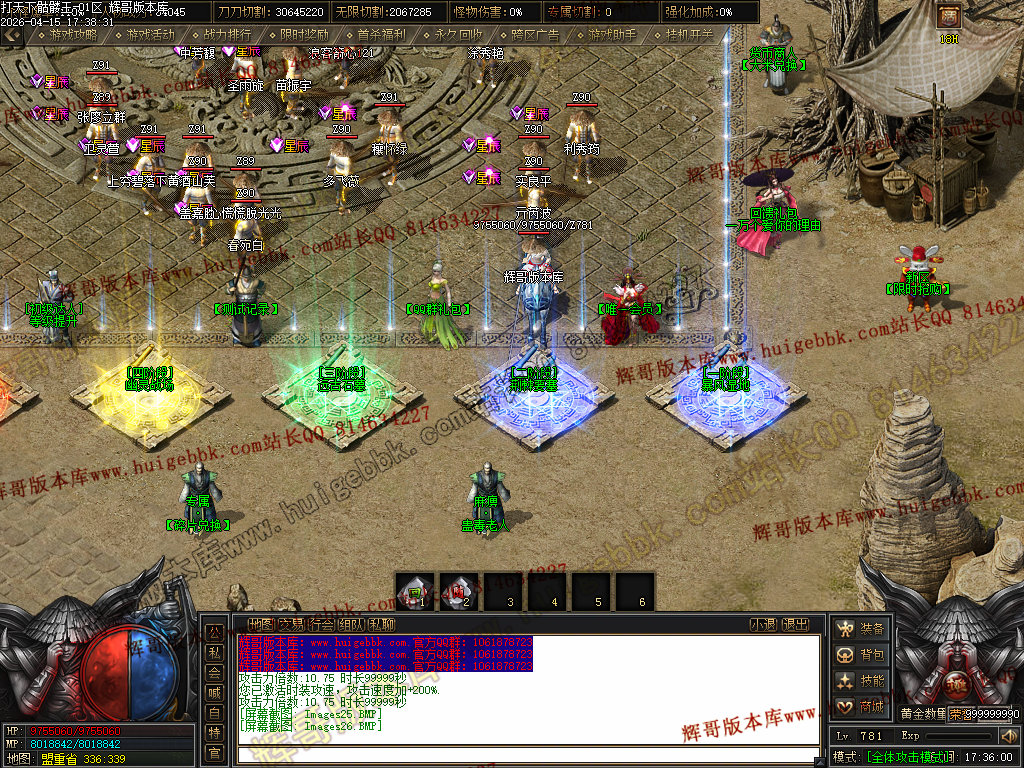Click the 小退 logout-to-character-select button

click(x=764, y=624)
